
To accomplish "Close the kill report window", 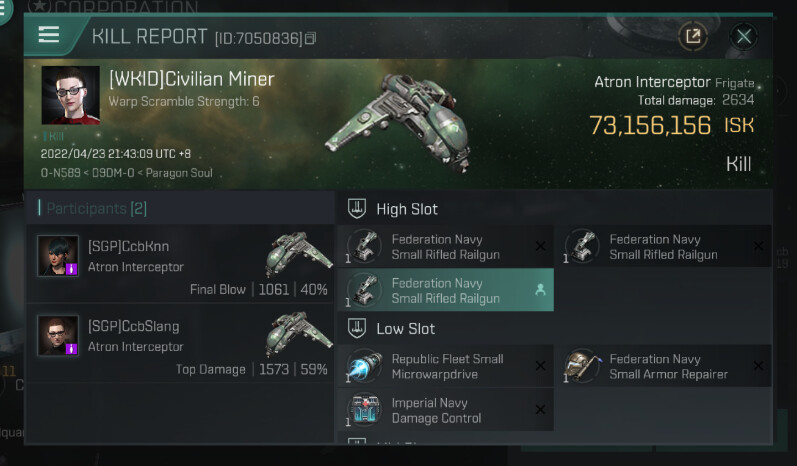I will point(744,37).
